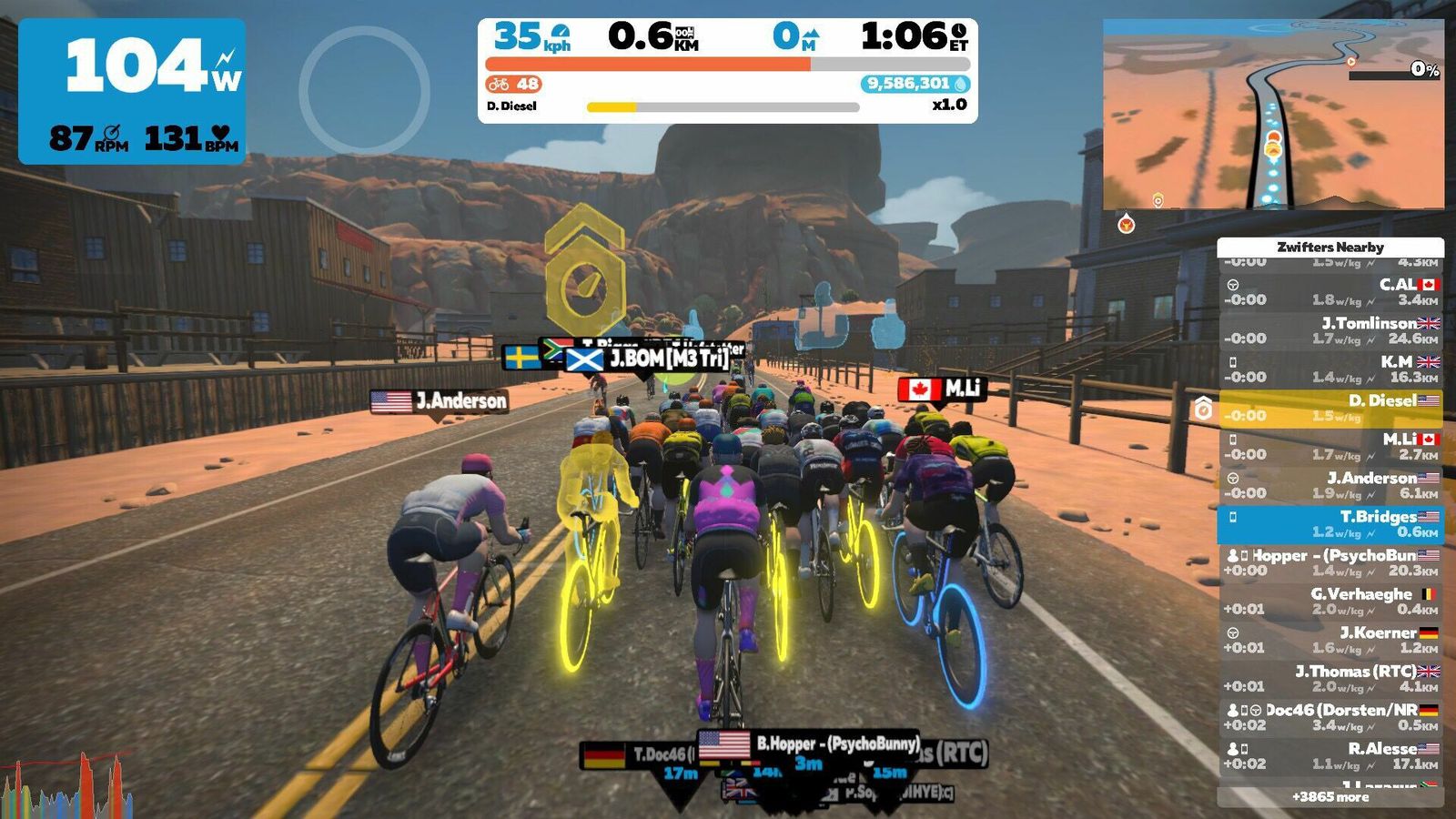
Task: Select rider K.M in the list
Action: coord(1330,369)
